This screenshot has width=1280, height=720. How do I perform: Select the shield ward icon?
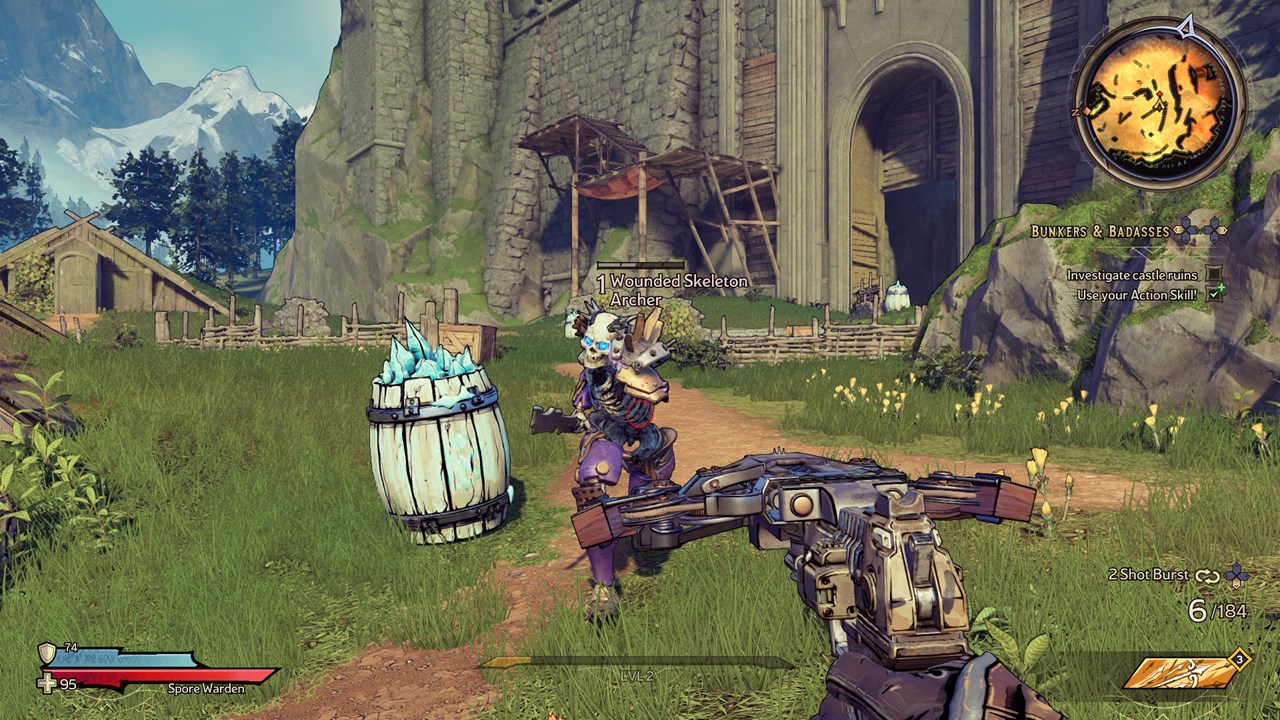[x=47, y=653]
